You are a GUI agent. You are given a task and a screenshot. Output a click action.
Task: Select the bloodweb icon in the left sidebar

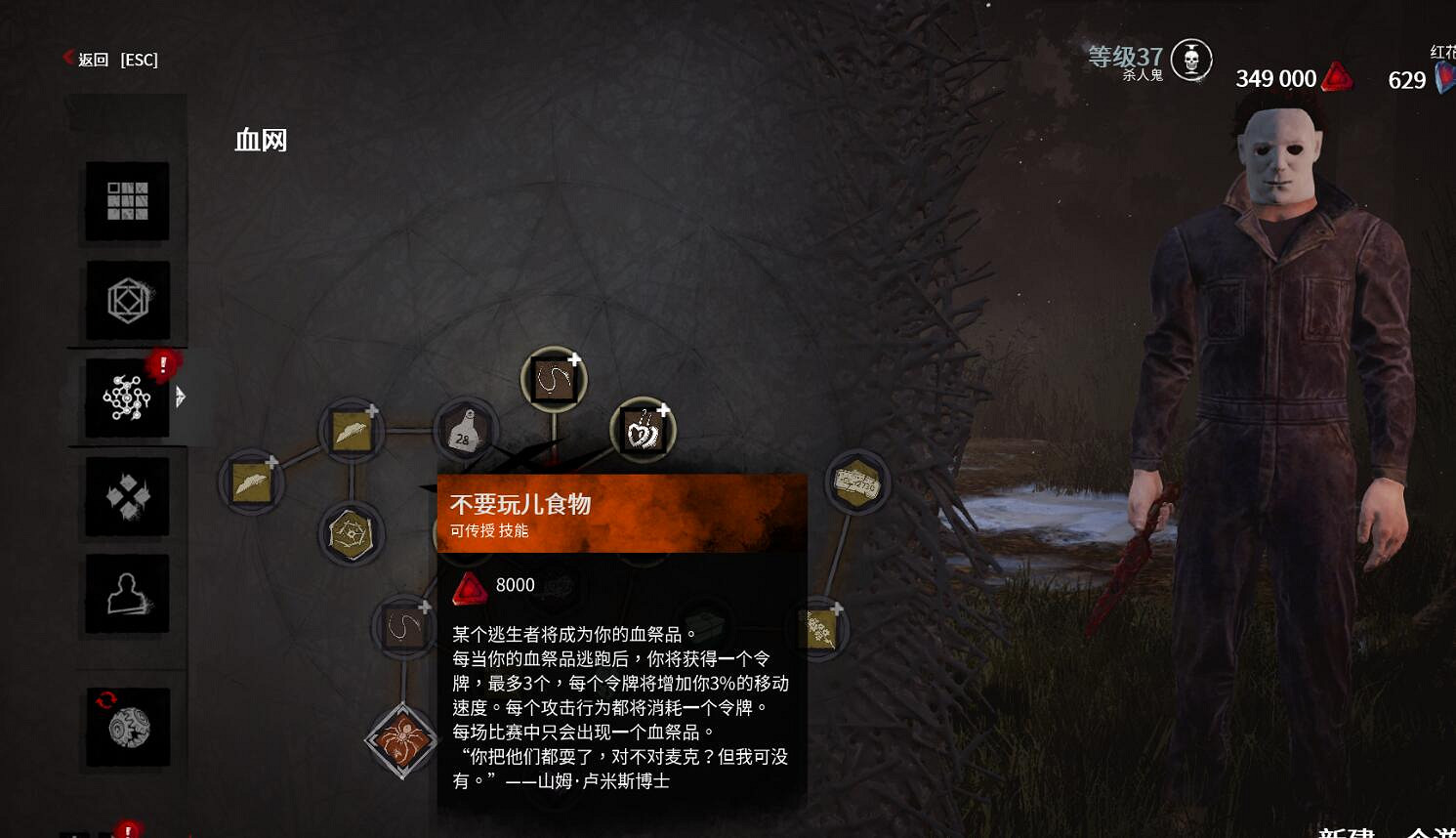[x=126, y=399]
